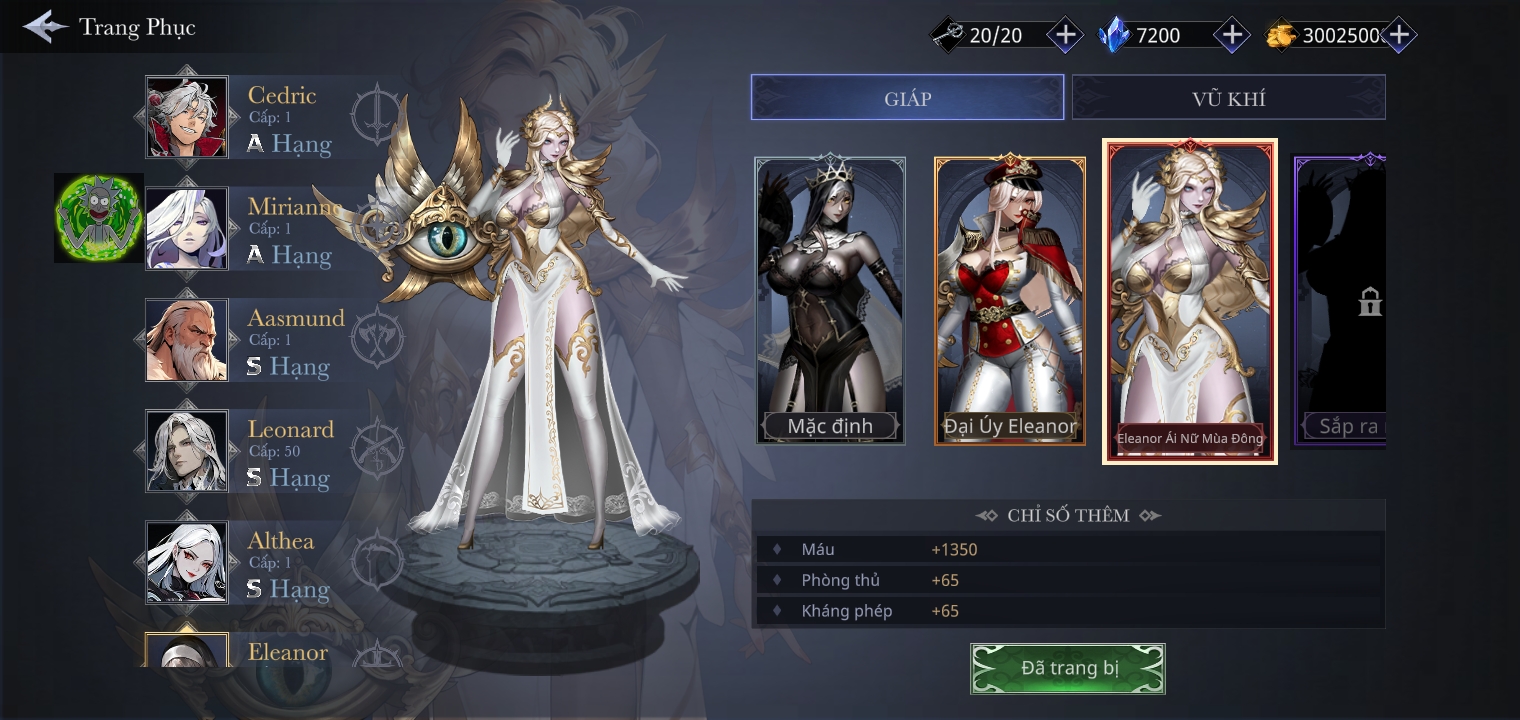The image size is (1520, 720).
Task: Add blue gems with plus button
Action: [1232, 35]
